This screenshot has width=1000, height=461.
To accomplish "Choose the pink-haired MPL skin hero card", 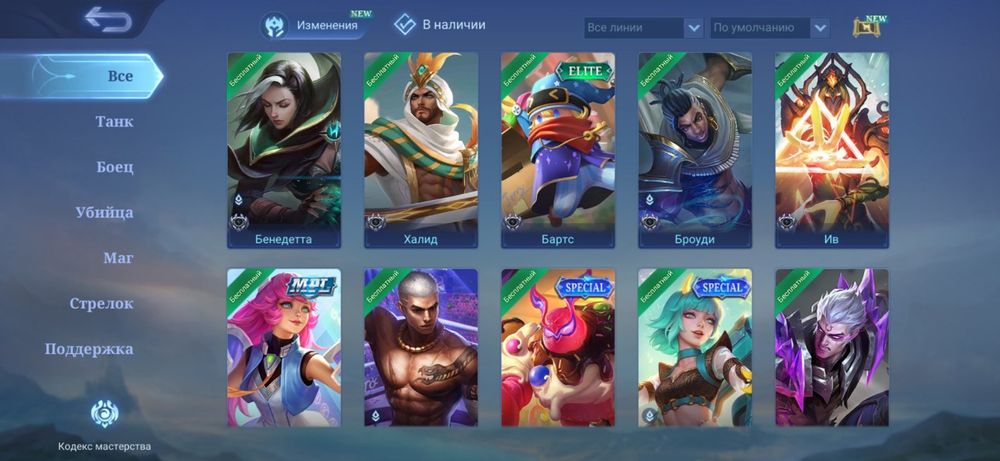I will pos(284,347).
